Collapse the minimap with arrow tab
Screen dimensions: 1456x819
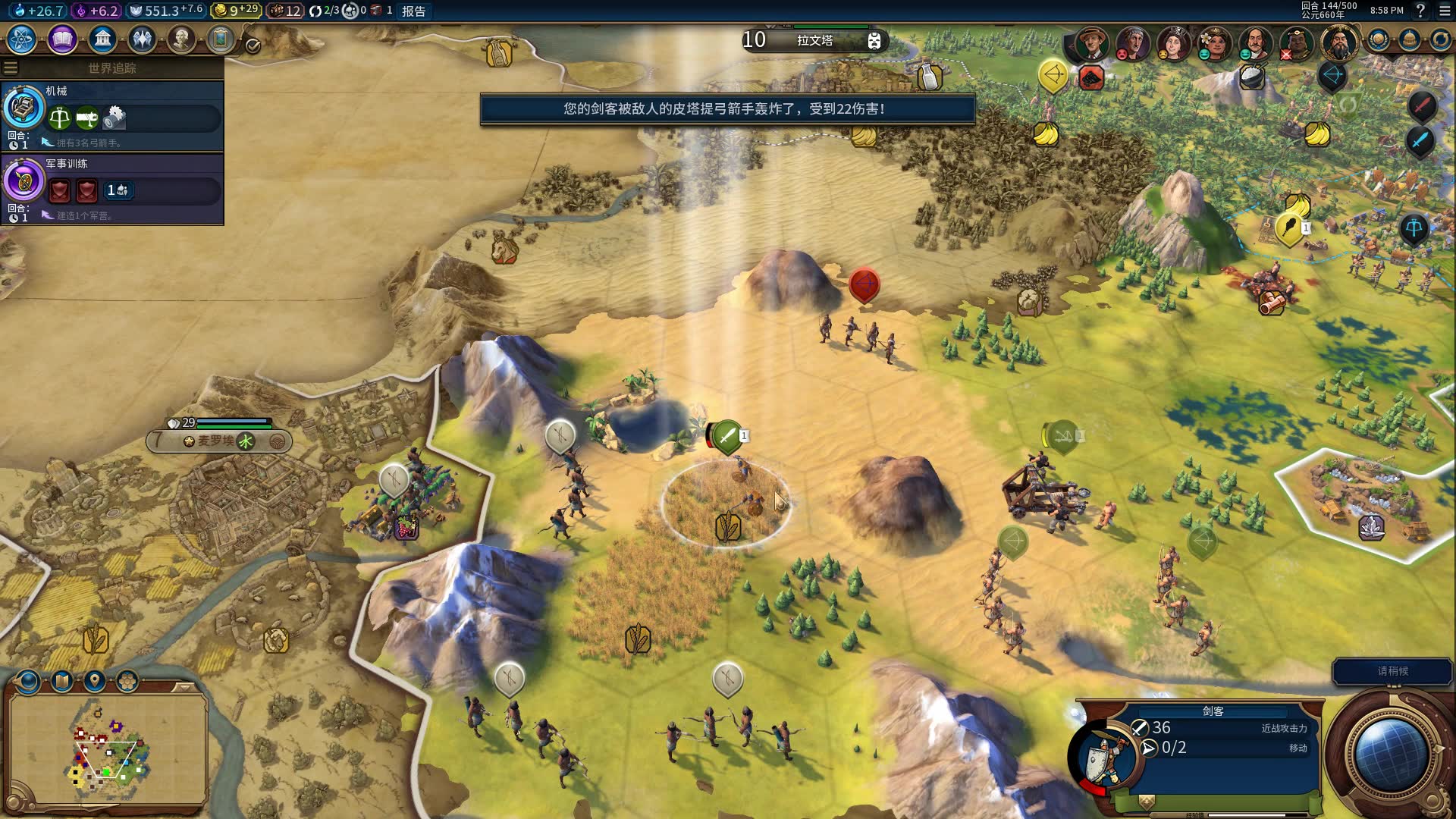[183, 687]
